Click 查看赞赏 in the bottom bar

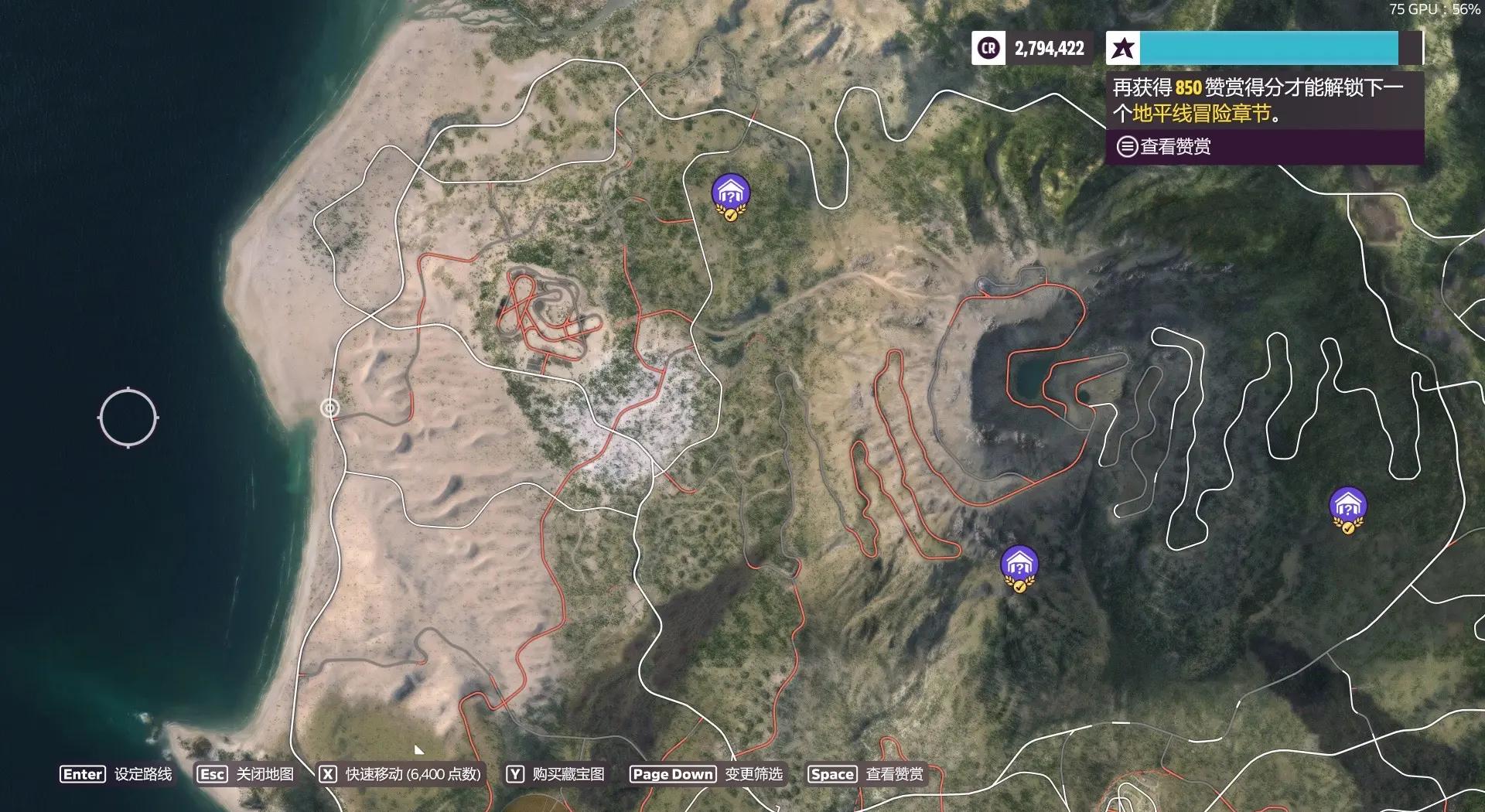click(x=865, y=774)
